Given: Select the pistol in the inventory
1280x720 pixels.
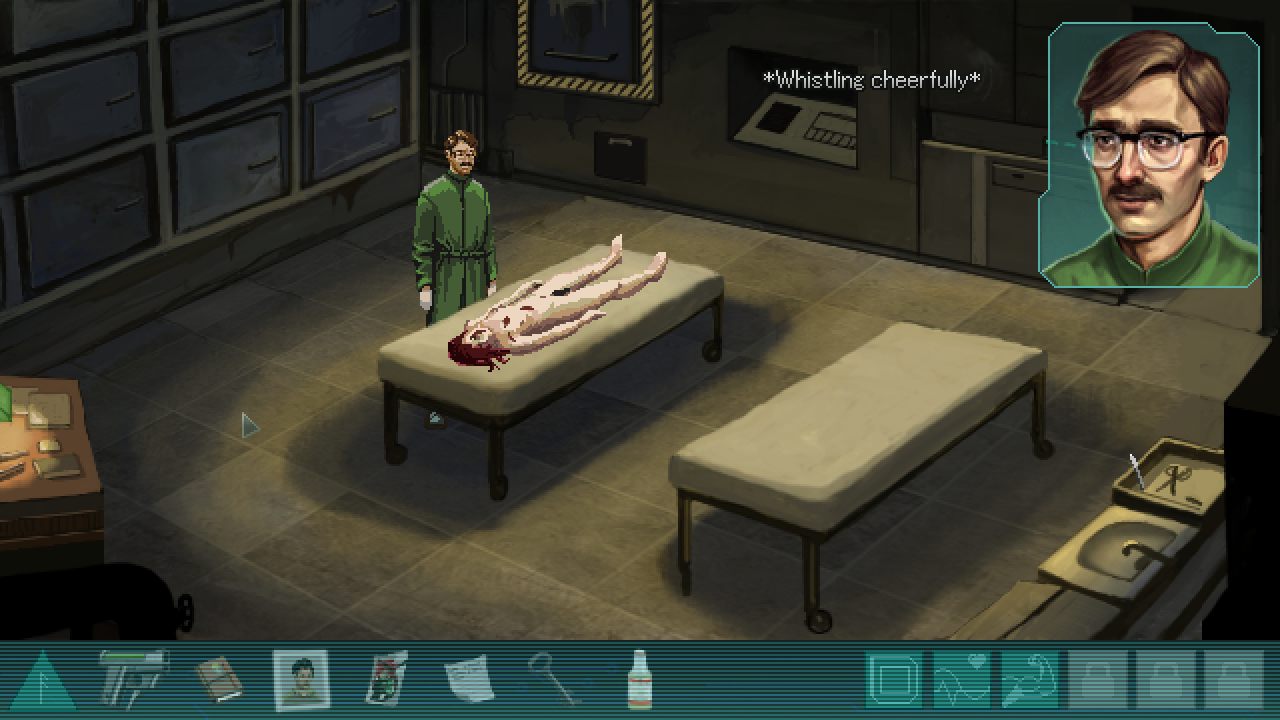Looking at the screenshot, I should tap(134, 678).
